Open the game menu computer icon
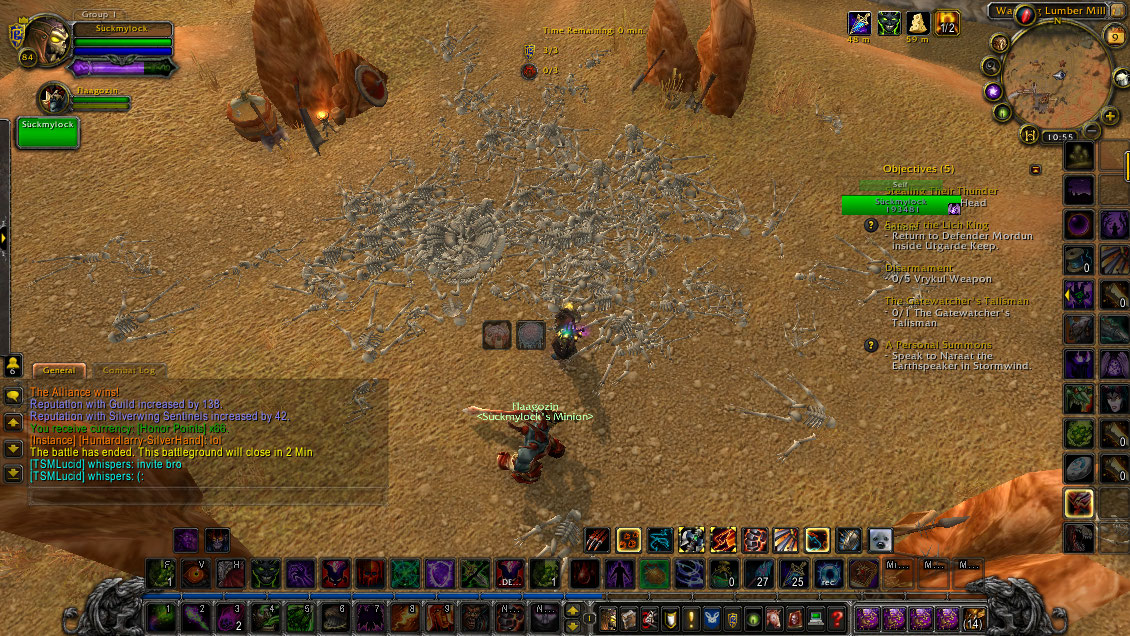The width and height of the screenshot is (1130, 636). (x=815, y=617)
